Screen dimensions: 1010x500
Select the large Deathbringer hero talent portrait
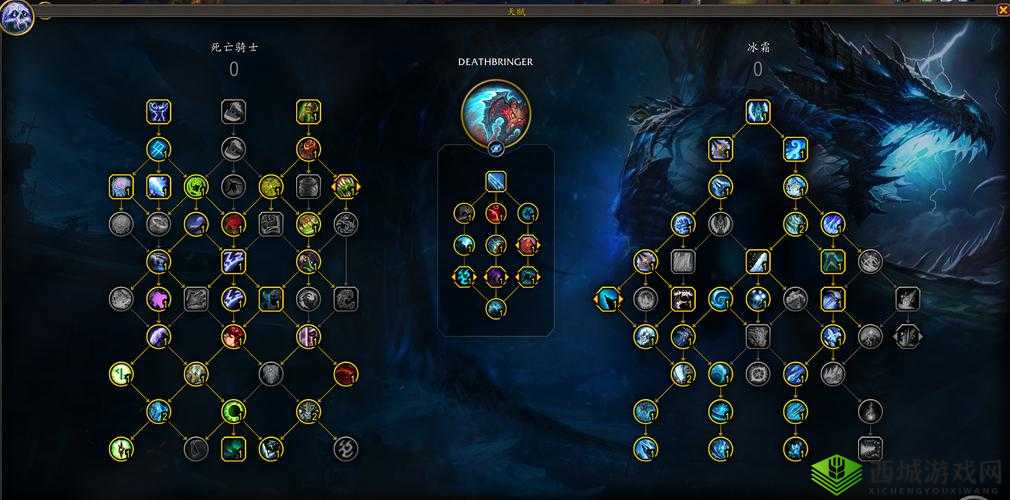[x=495, y=112]
